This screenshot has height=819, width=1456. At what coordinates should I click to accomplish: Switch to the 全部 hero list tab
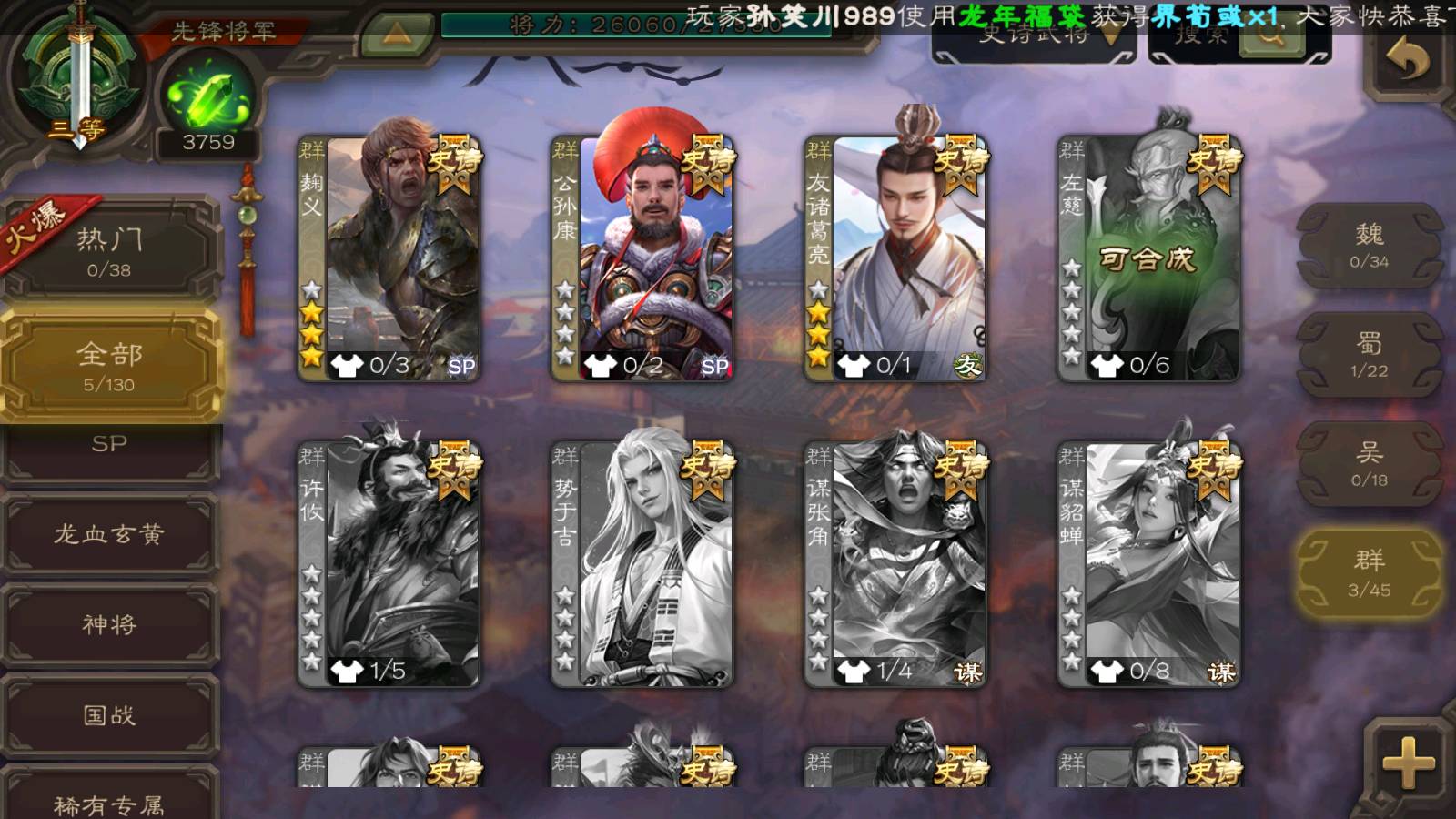pos(109,366)
